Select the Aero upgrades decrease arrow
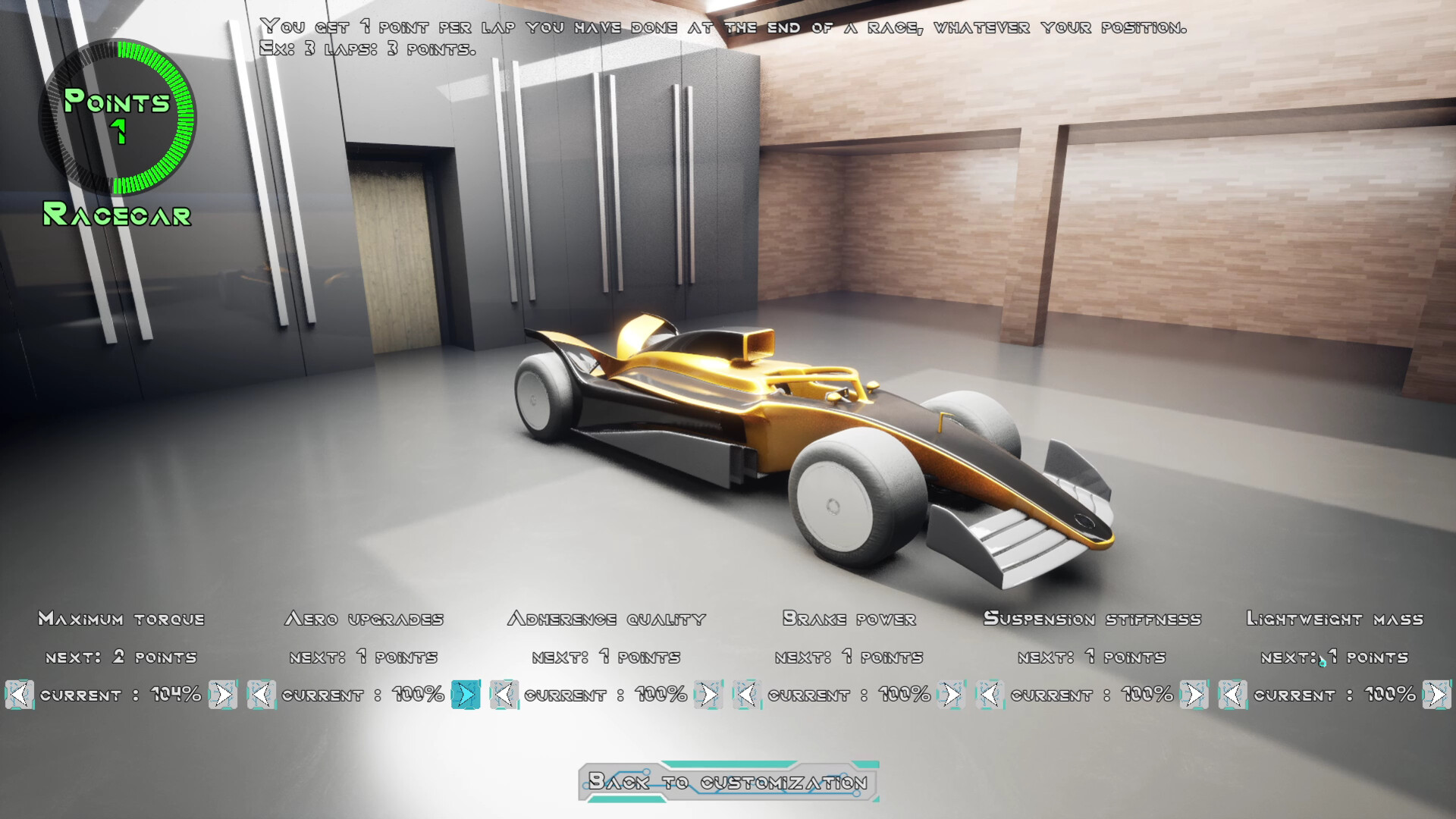 click(262, 694)
